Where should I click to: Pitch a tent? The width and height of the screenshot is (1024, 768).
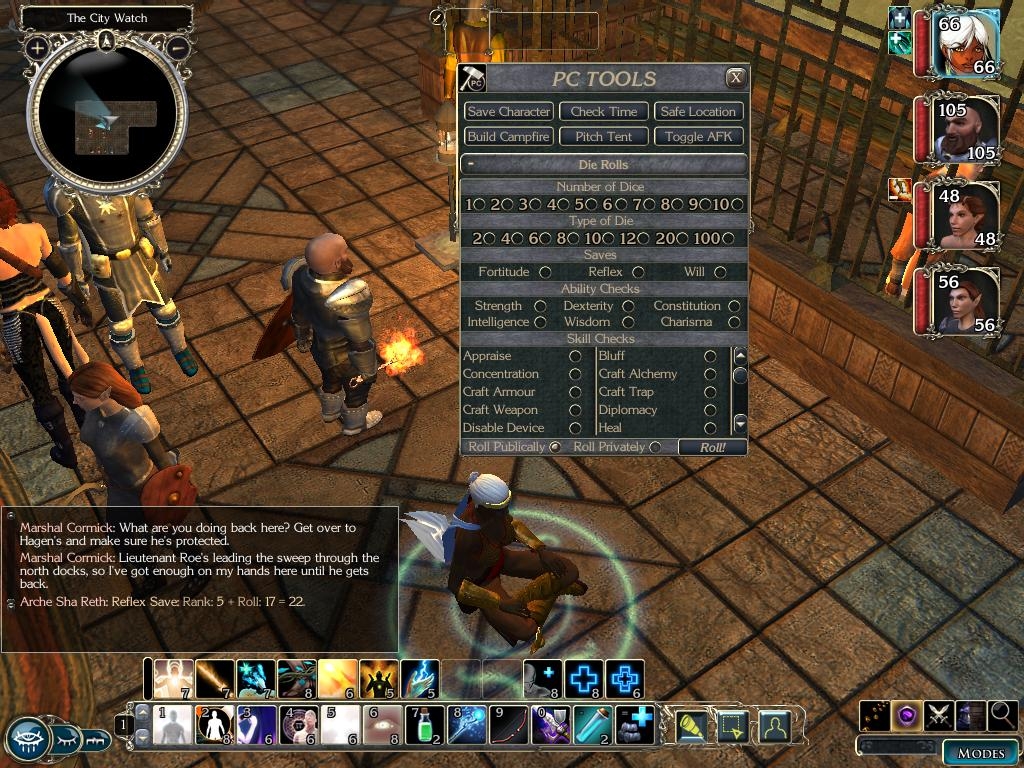(603, 136)
